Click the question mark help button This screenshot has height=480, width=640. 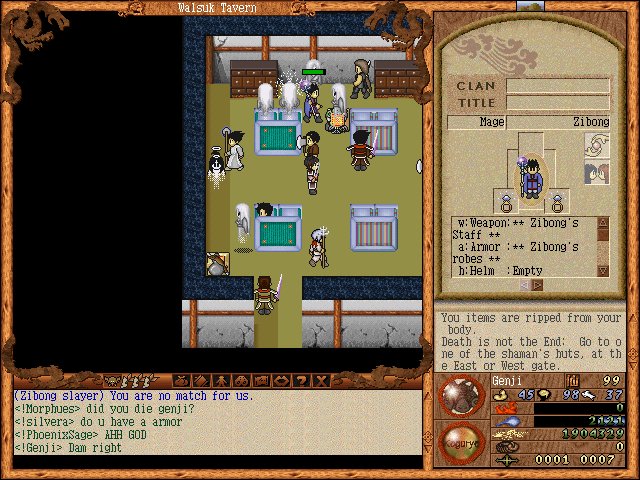302,381
